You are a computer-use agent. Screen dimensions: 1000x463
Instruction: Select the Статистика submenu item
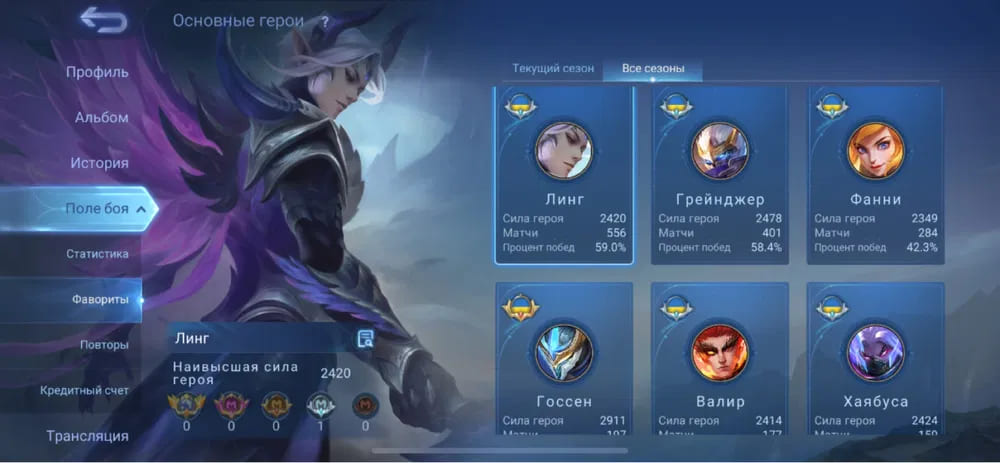coord(97,254)
